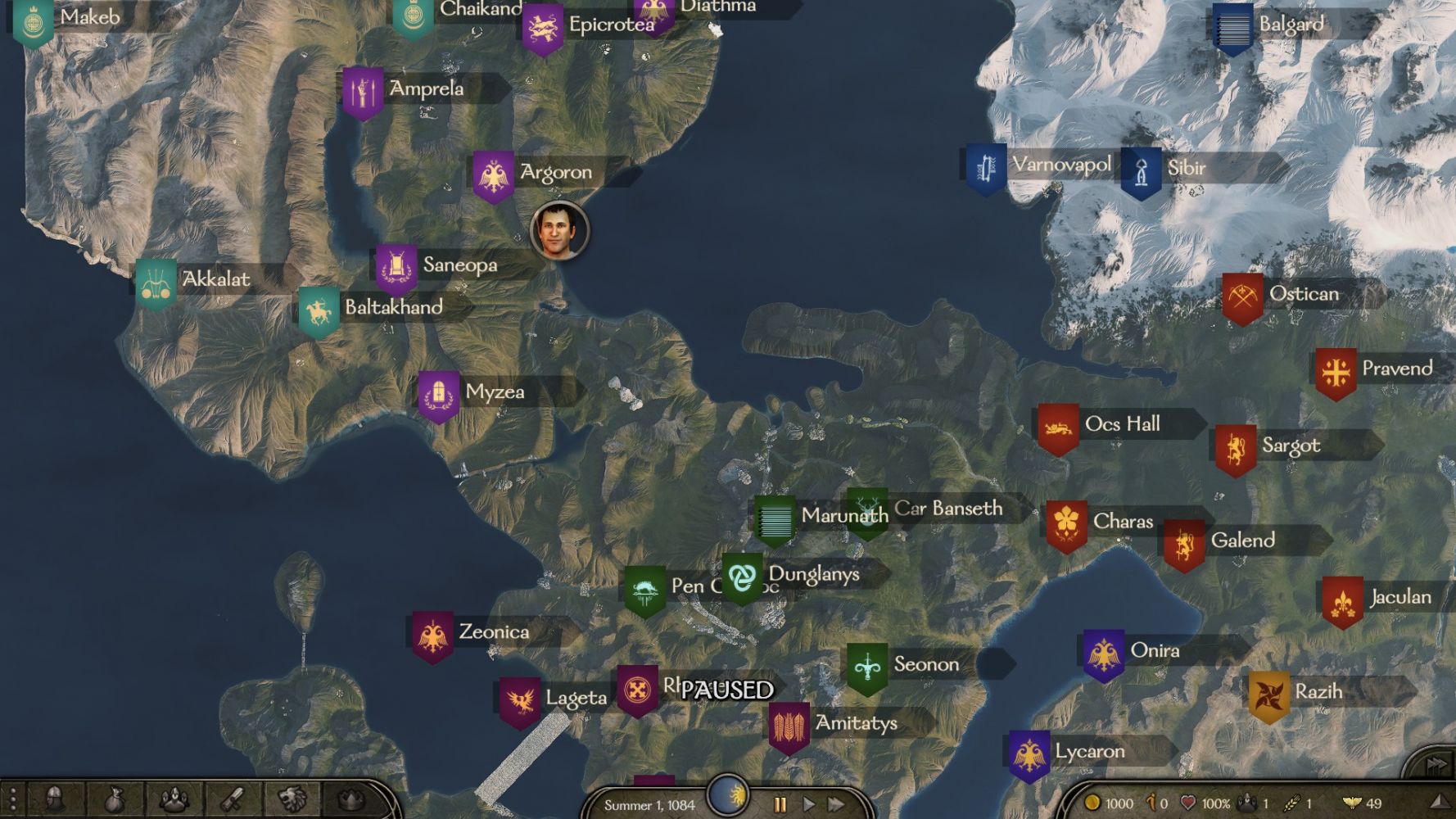
Task: Choose the Seonon town nameplate
Action: [x=925, y=664]
